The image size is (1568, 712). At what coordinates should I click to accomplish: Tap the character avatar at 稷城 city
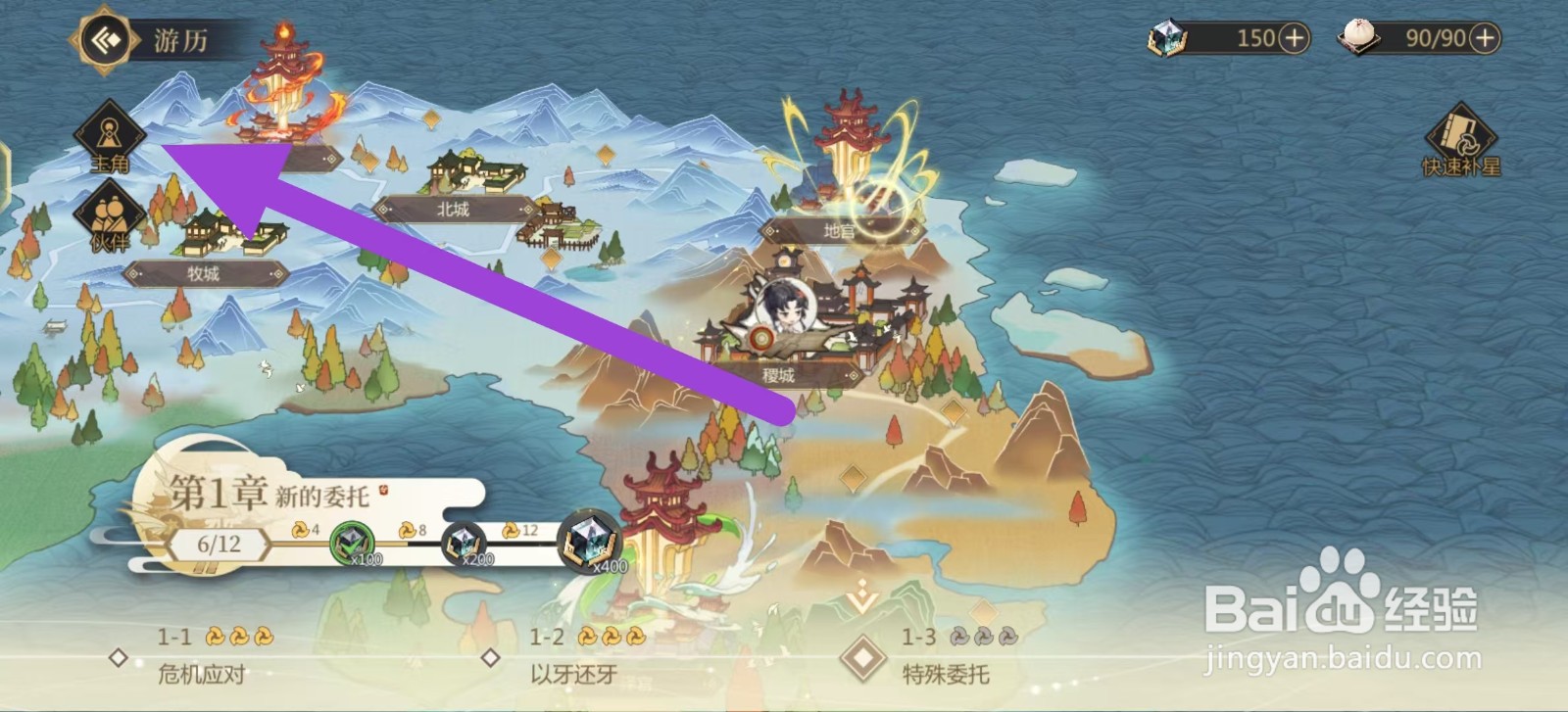(784, 304)
